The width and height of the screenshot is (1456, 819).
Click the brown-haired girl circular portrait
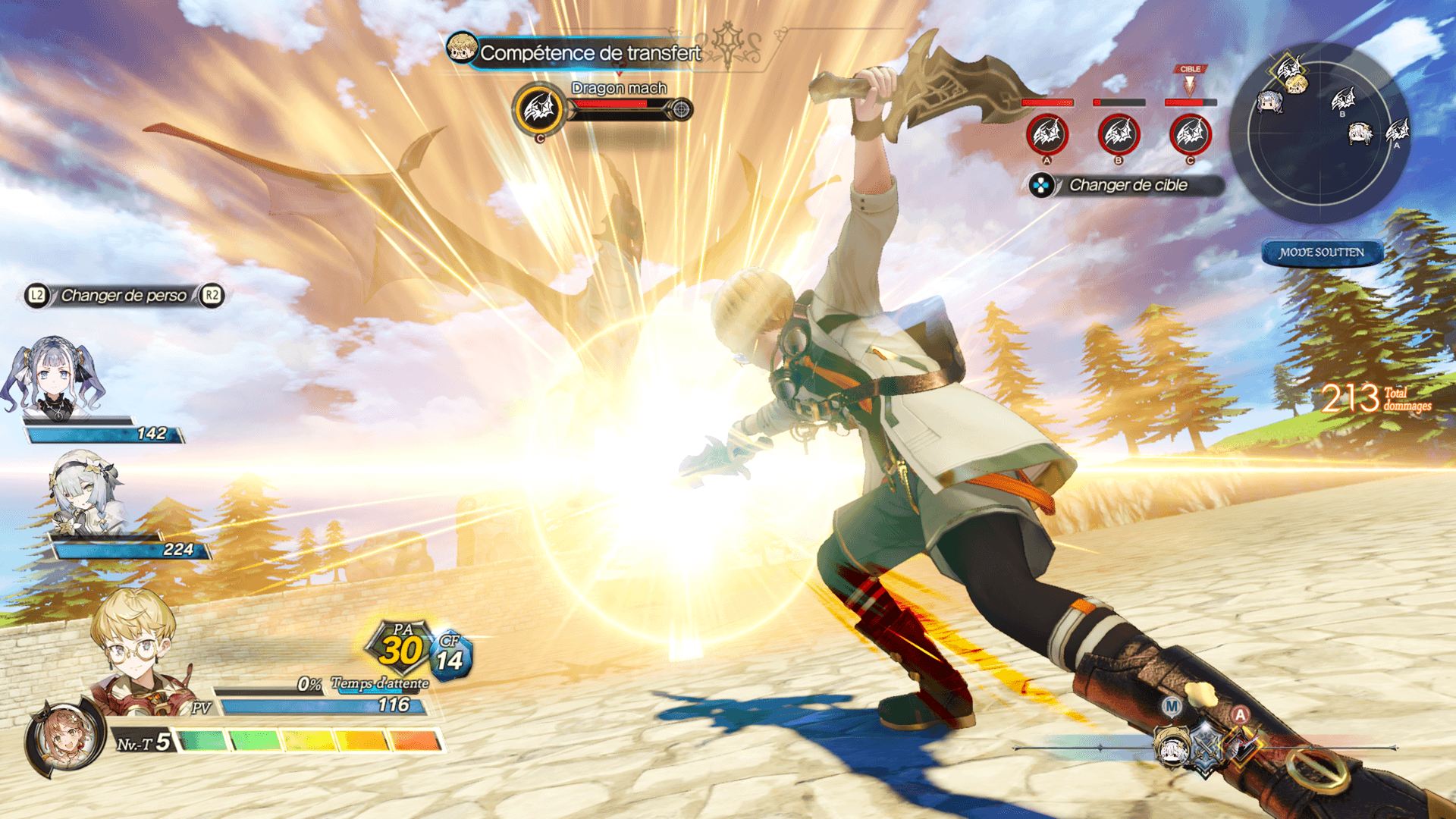pos(64,738)
